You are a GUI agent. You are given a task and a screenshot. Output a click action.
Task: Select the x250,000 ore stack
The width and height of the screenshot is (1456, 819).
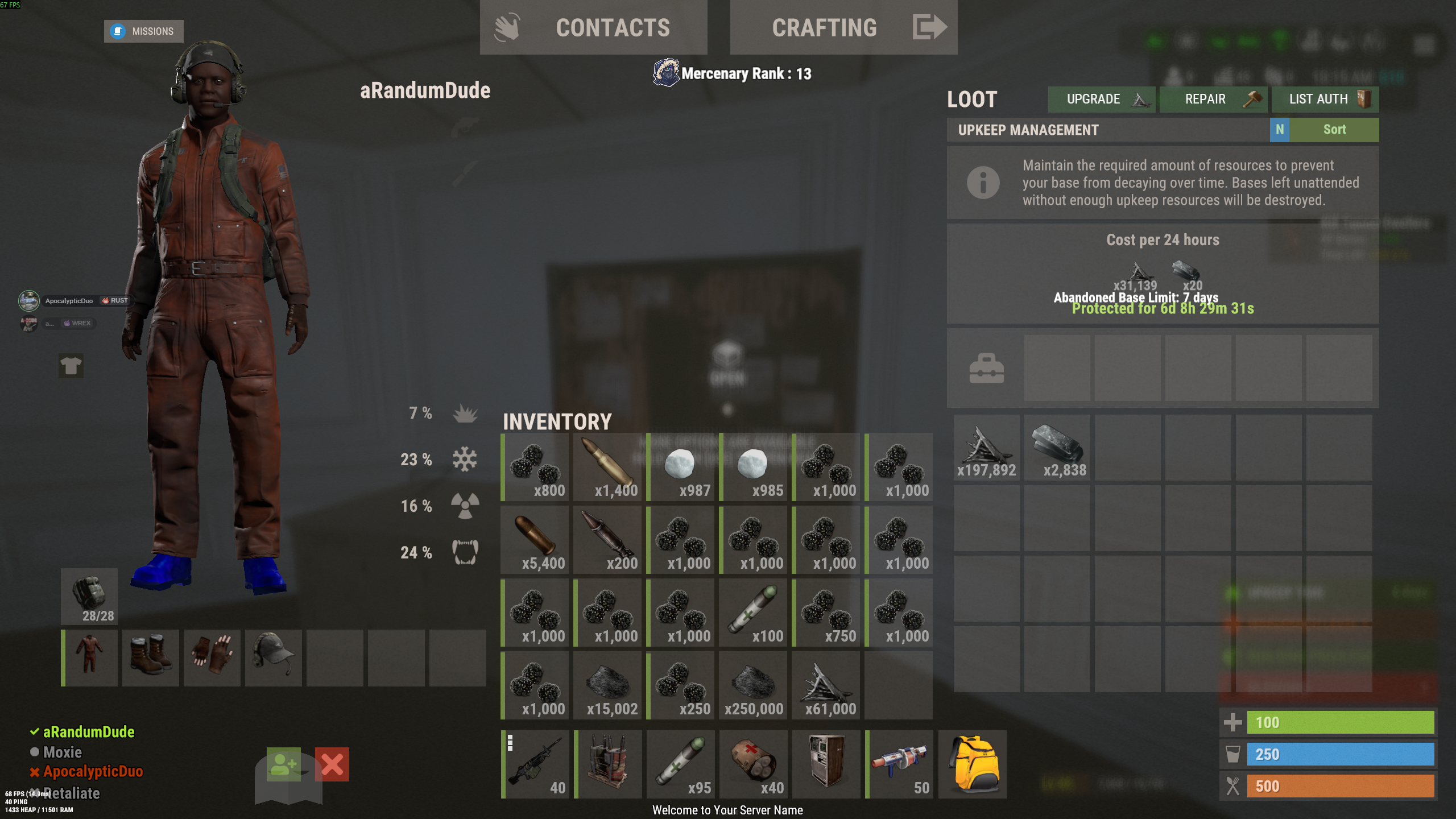pos(753,686)
